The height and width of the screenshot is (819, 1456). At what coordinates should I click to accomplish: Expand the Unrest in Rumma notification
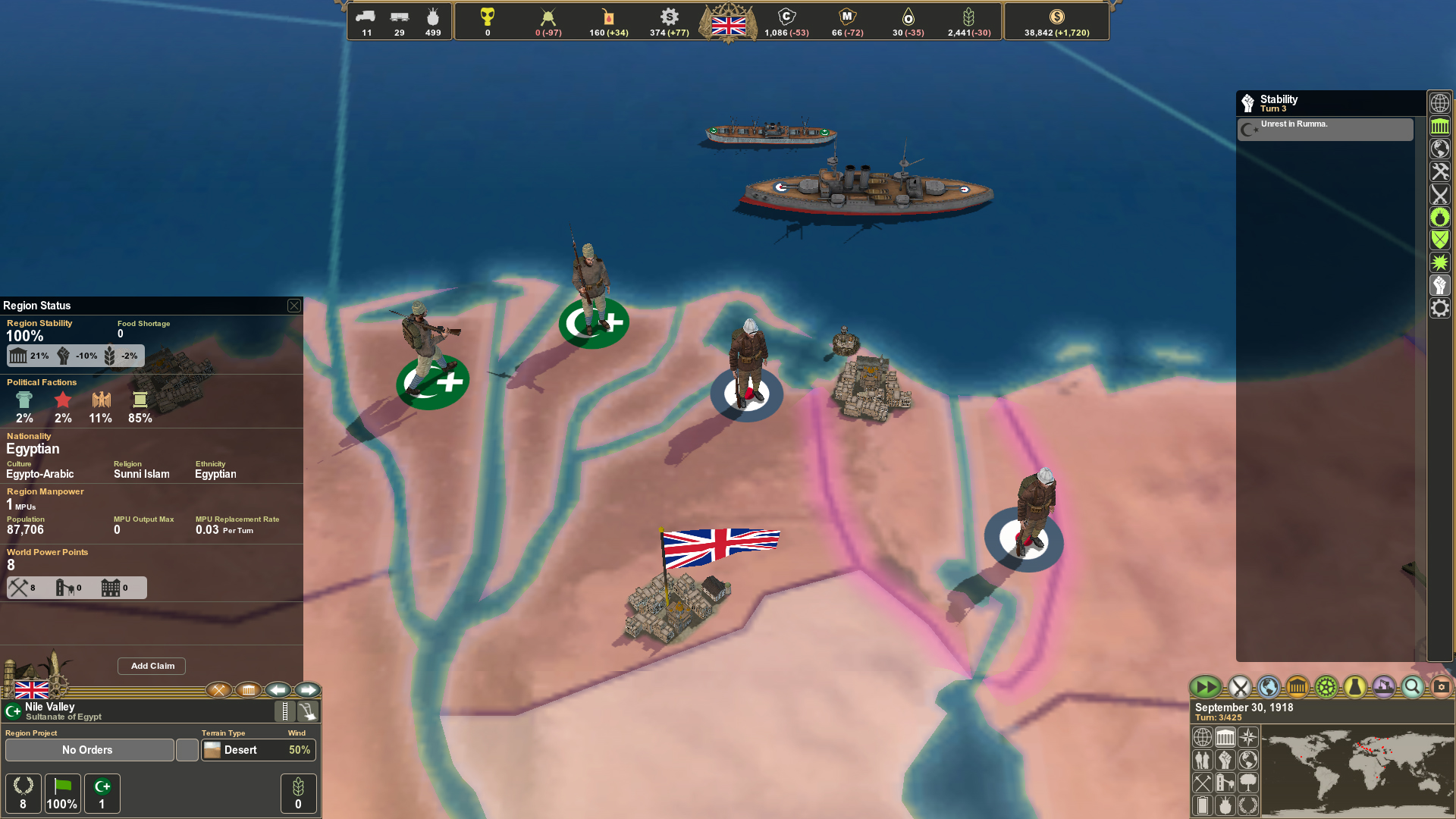(x=1324, y=129)
